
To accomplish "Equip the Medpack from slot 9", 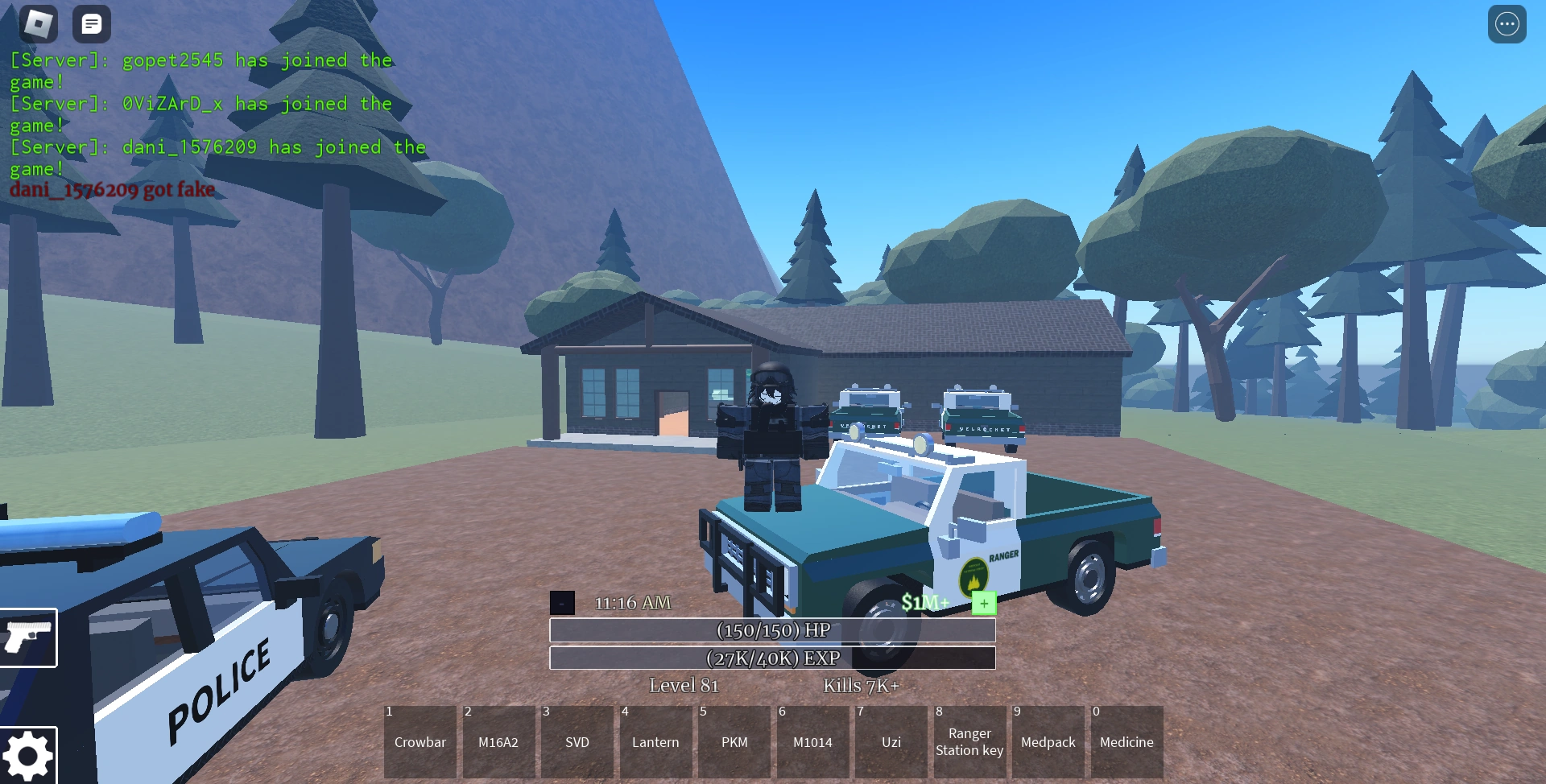I will click(x=1048, y=741).
